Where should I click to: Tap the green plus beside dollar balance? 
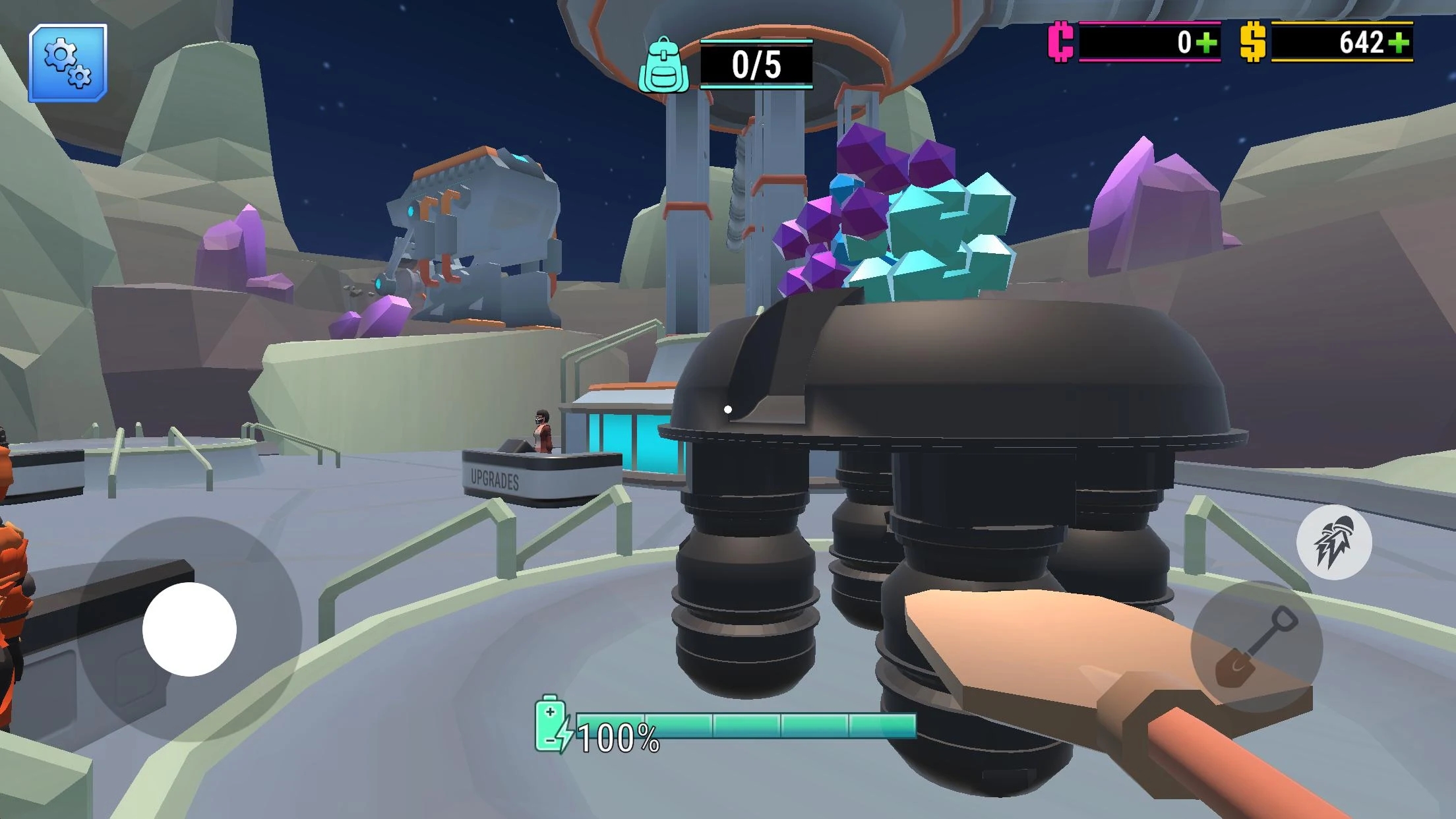(1398, 44)
